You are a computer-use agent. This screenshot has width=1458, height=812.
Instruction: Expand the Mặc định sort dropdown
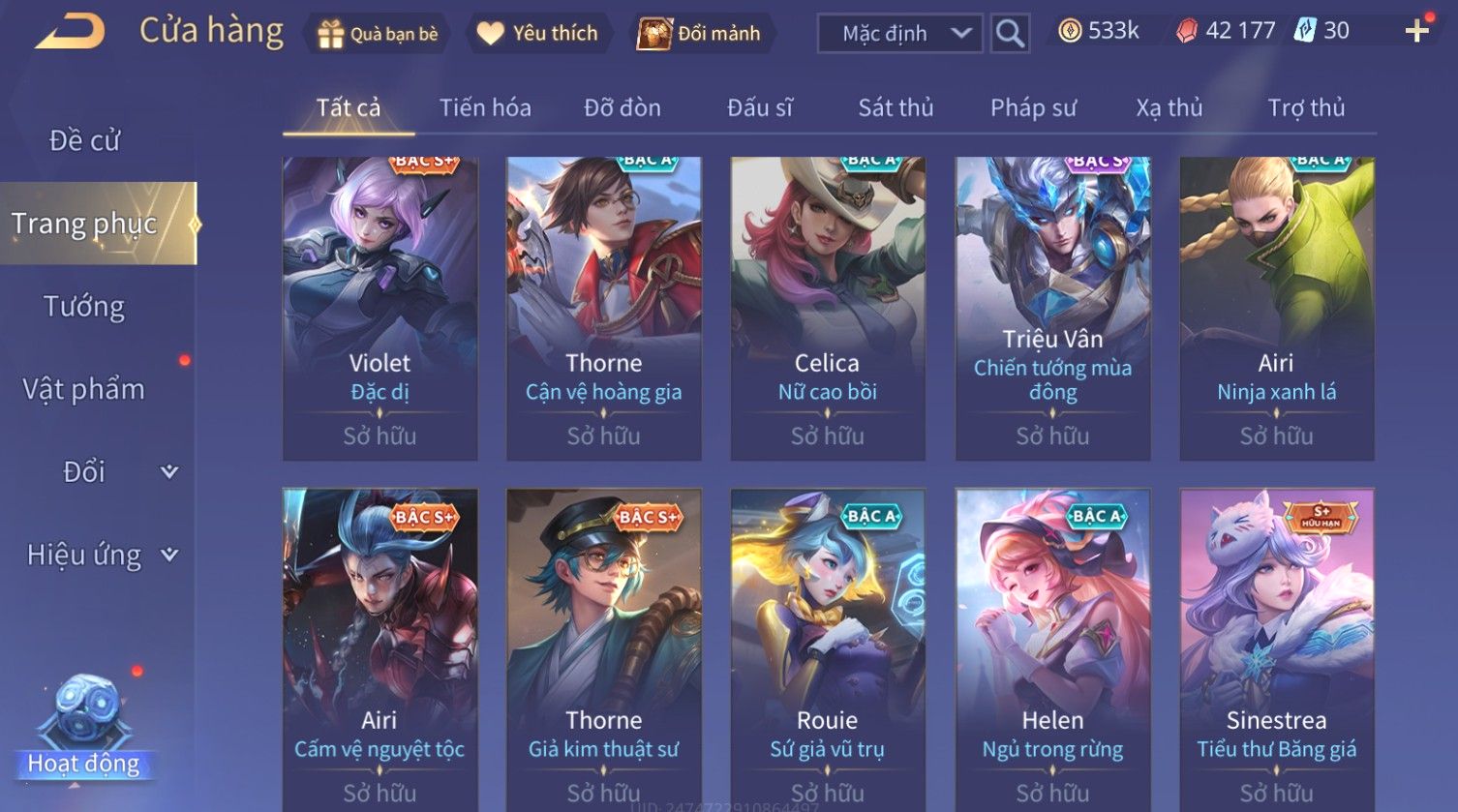899,34
